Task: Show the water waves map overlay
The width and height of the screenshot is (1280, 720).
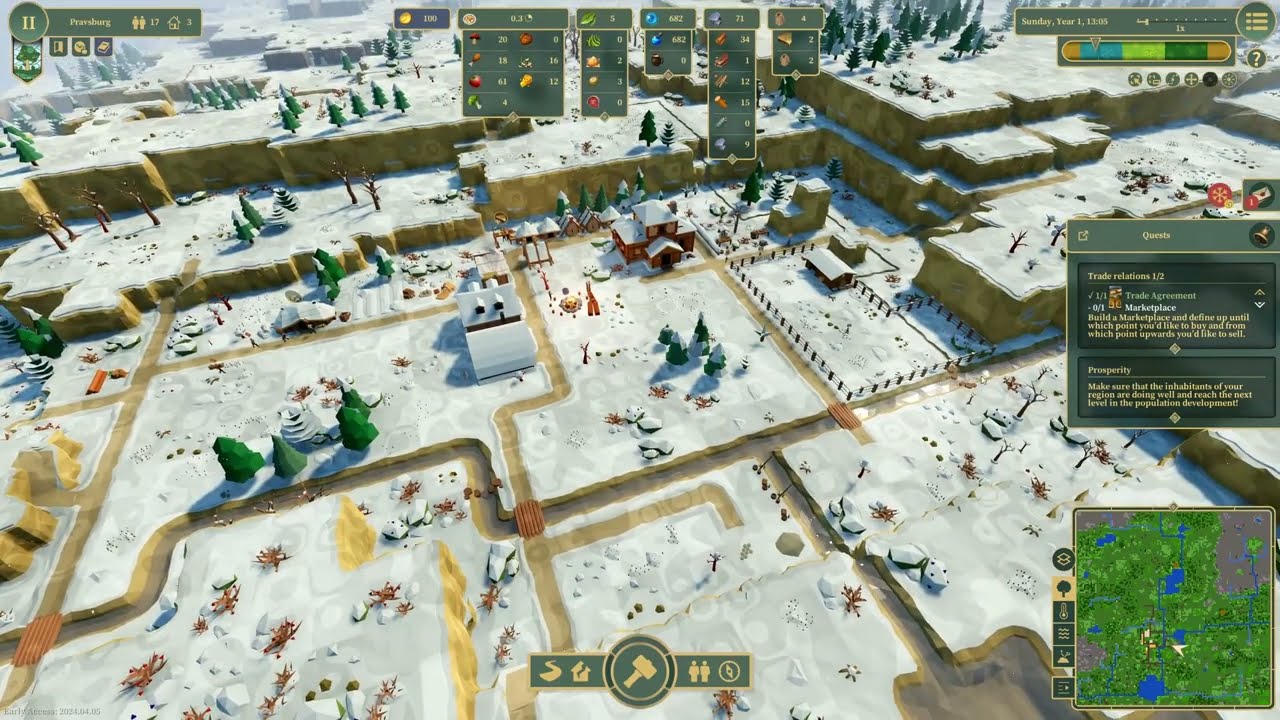Action: point(1062,634)
